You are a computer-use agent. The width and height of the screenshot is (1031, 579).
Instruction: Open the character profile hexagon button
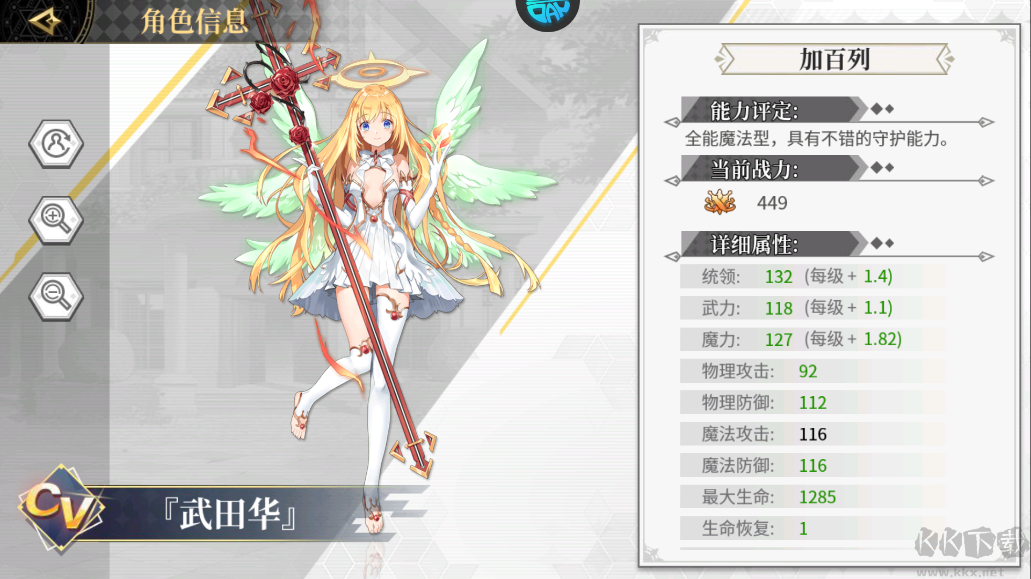point(56,145)
